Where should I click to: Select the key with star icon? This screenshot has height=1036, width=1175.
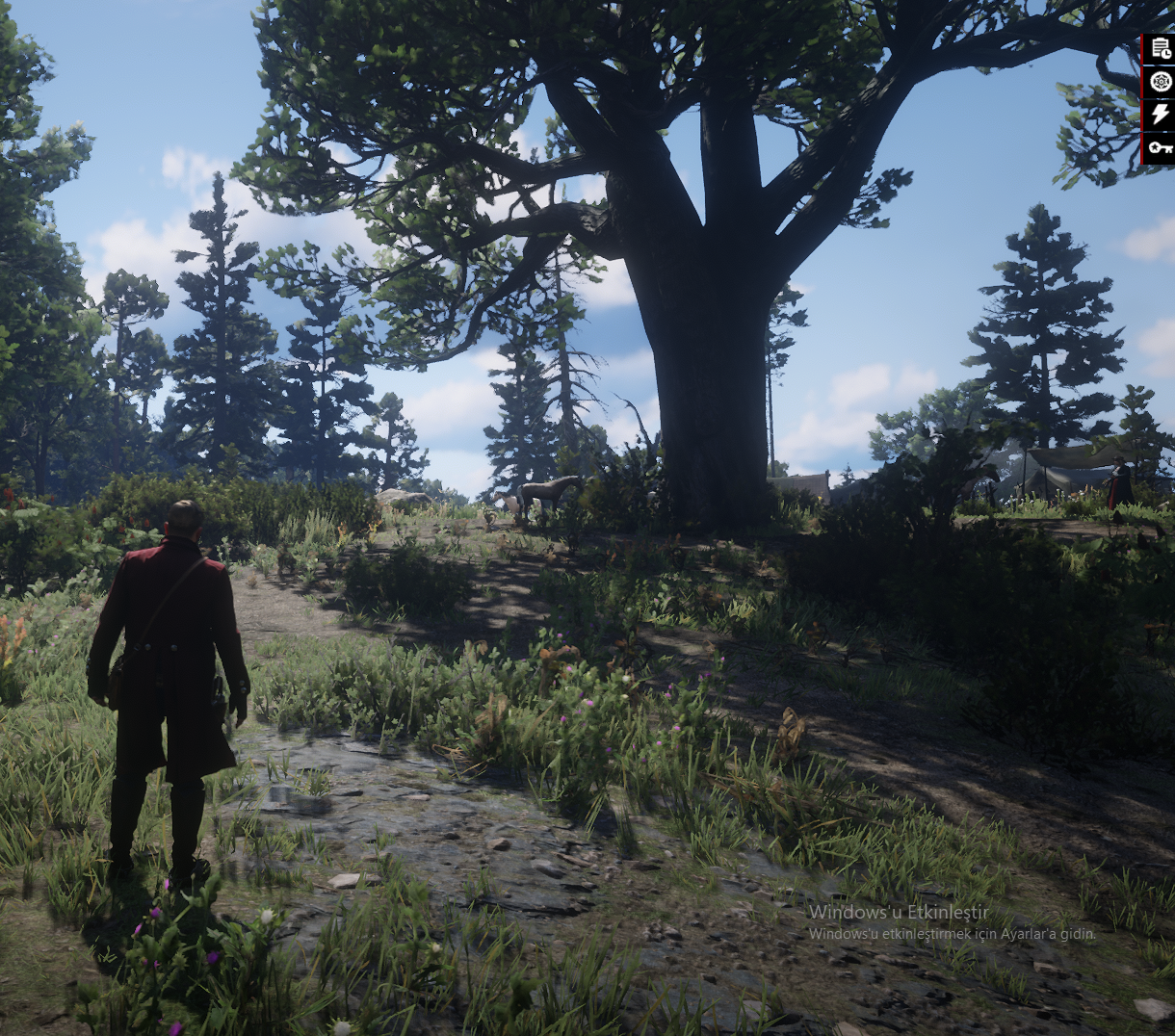[1160, 148]
